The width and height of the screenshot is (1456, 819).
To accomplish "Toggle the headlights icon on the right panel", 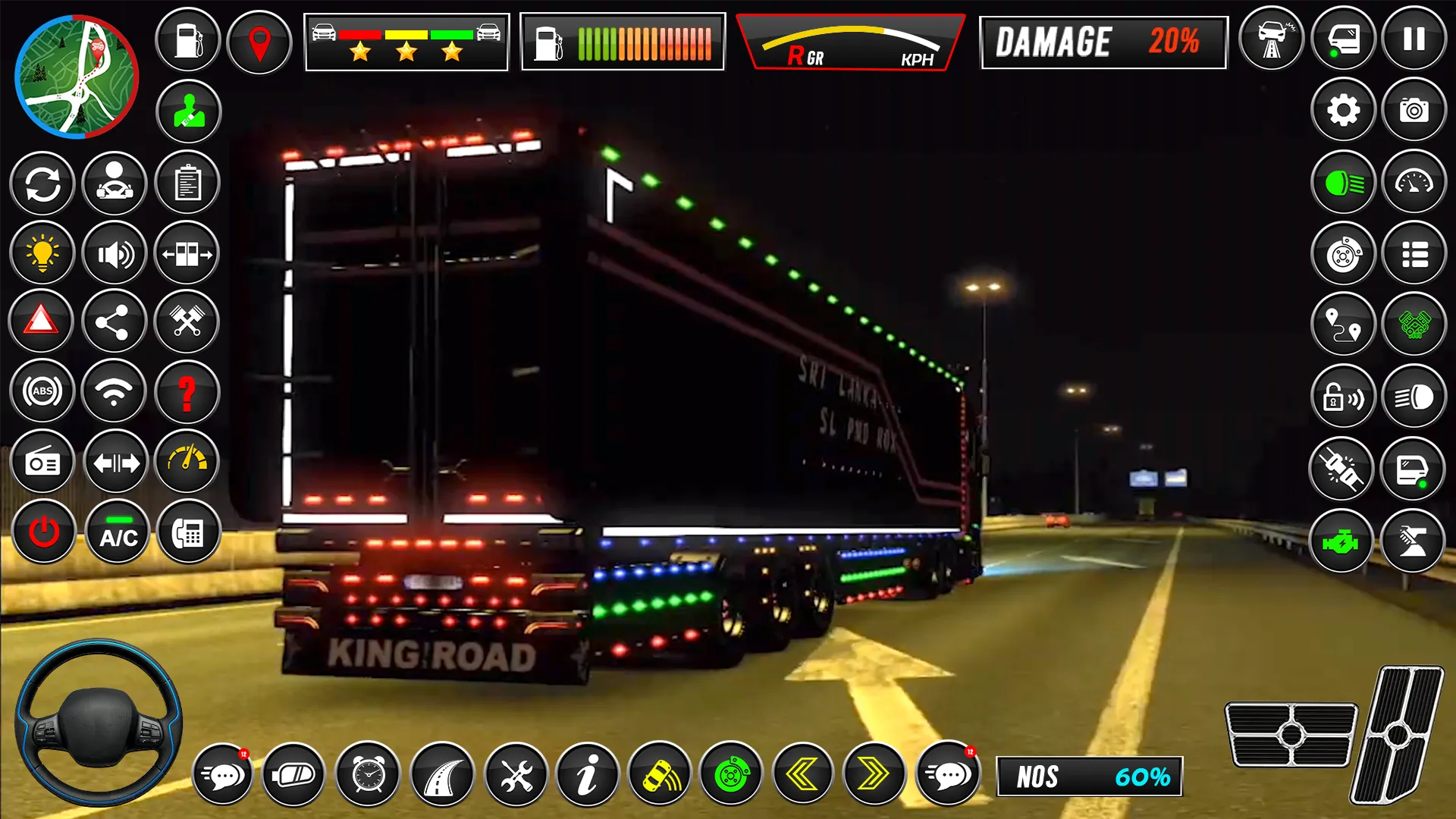I will pyautogui.click(x=1342, y=184).
